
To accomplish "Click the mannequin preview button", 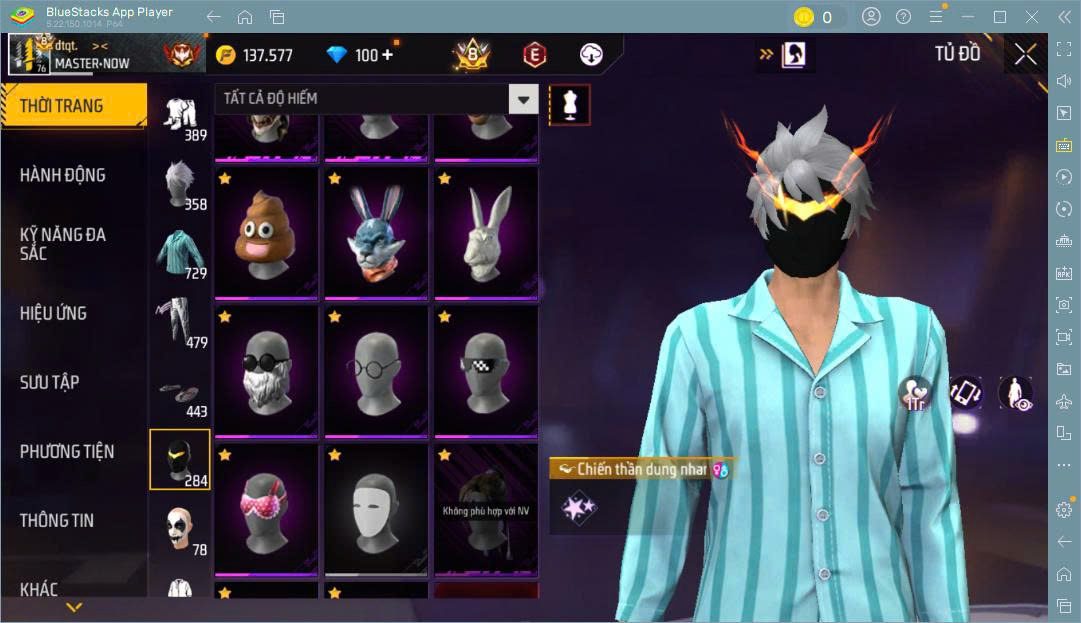I will [x=570, y=104].
